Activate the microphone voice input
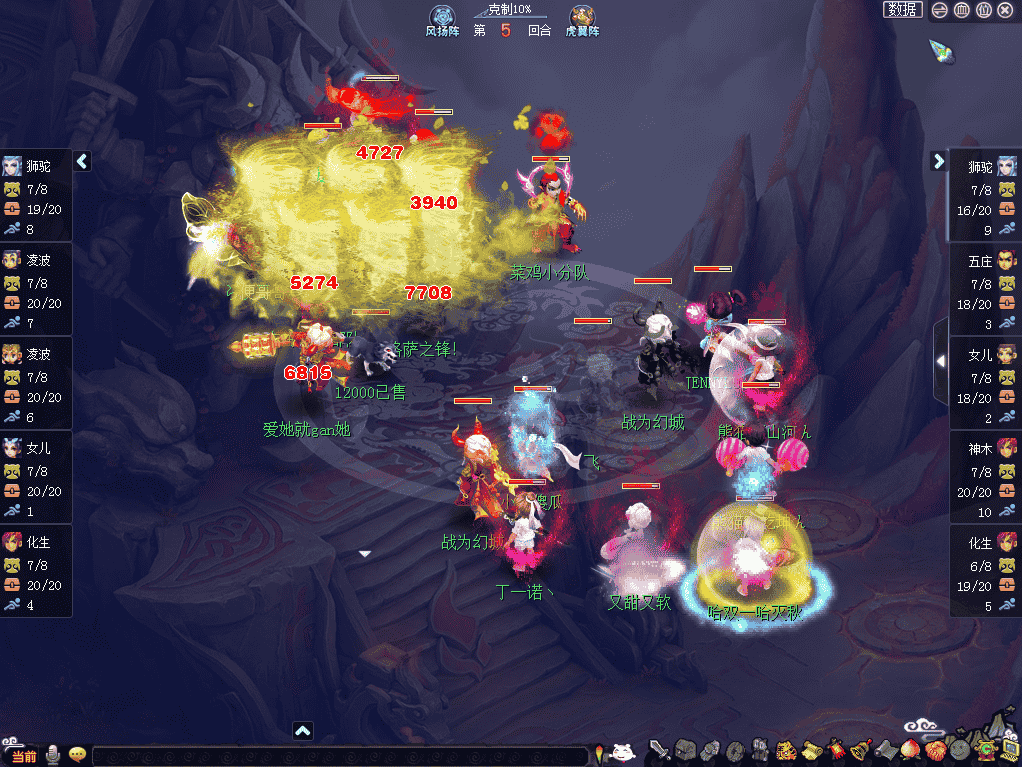Viewport: 1022px width, 767px height. click(53, 755)
